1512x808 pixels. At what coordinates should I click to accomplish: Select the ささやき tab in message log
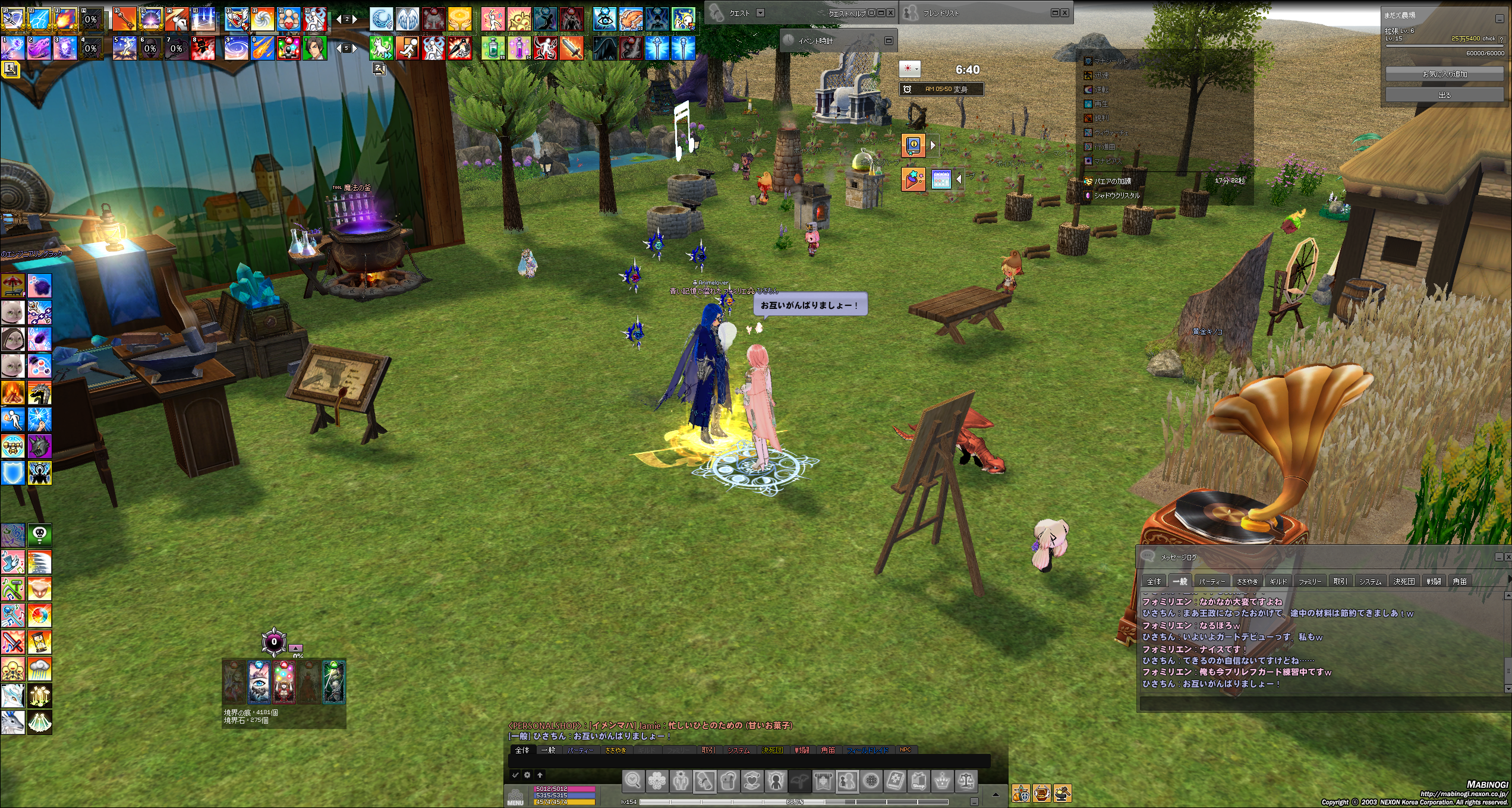point(1247,581)
